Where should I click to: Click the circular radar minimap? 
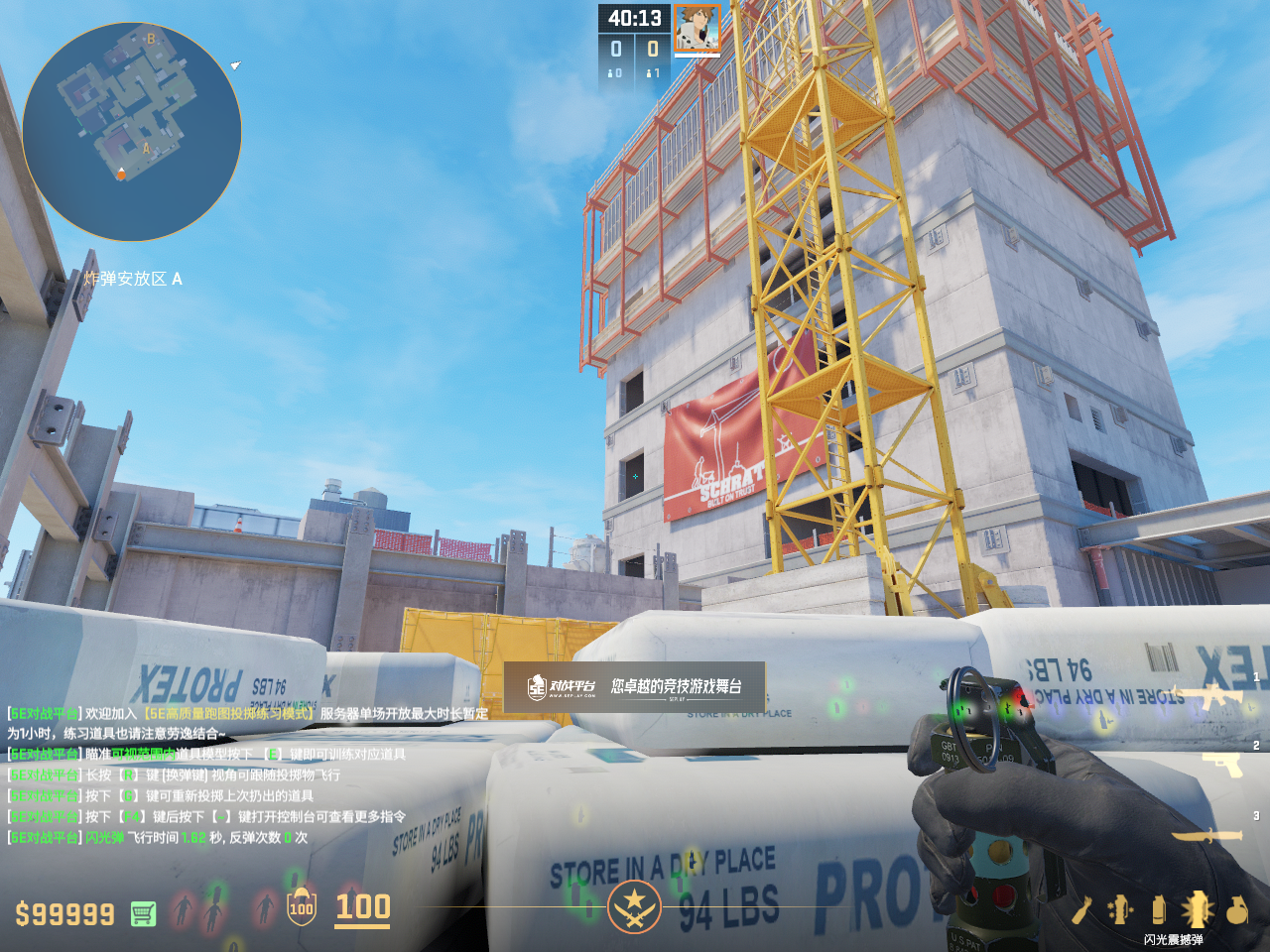[x=132, y=132]
